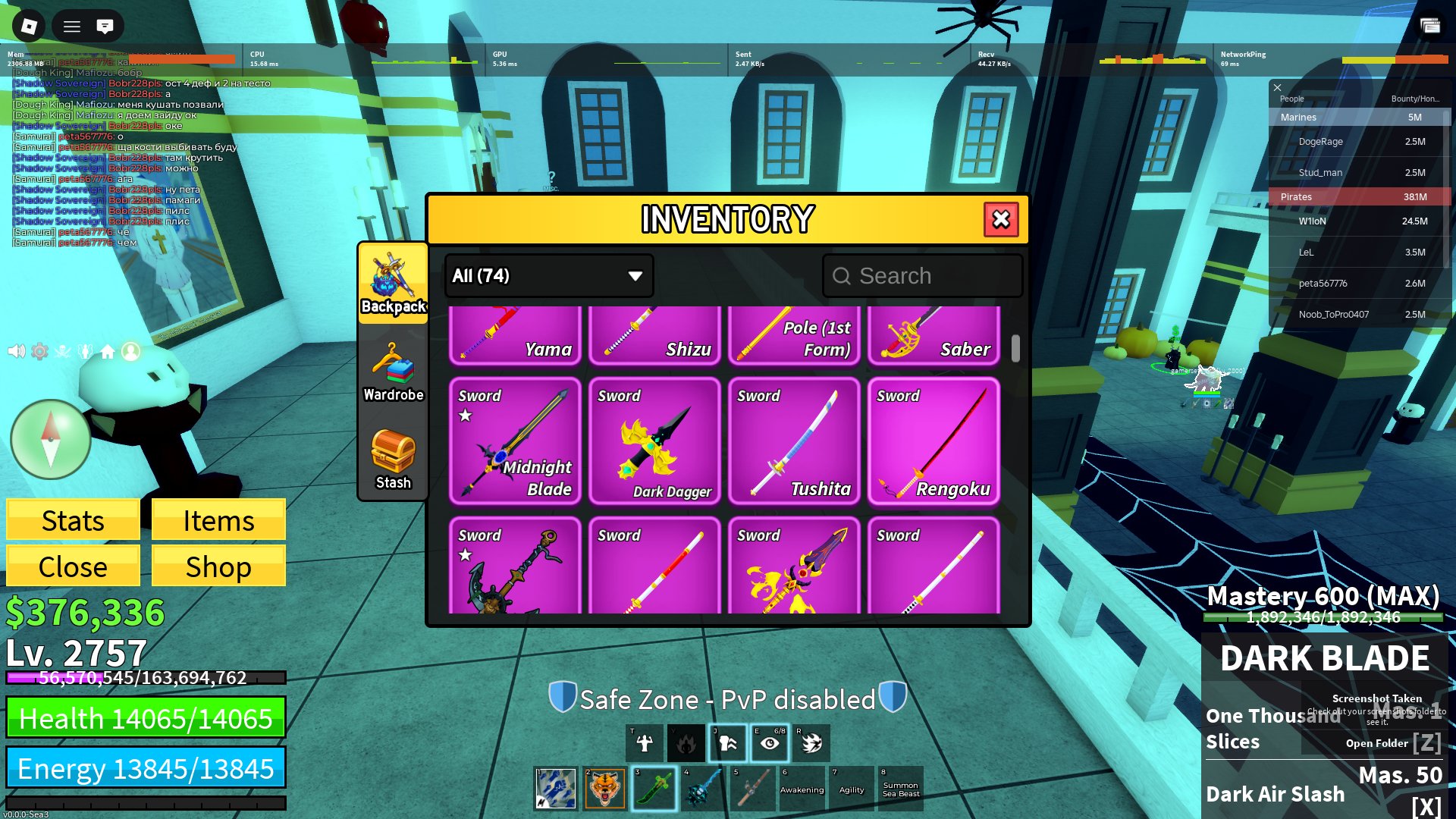Screen dimensions: 1456x819
Task: Open the Roblox main menu
Action: (29, 27)
